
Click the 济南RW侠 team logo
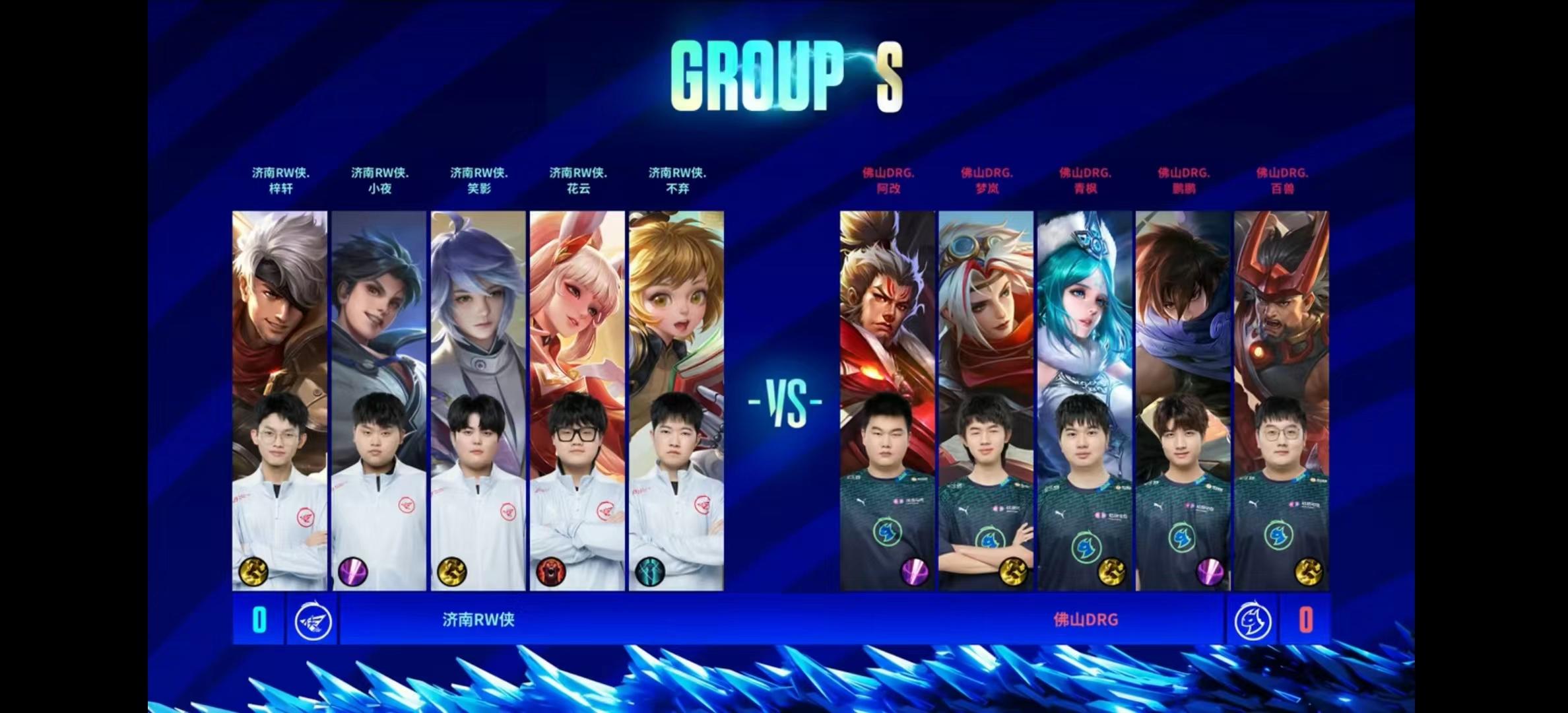click(313, 621)
